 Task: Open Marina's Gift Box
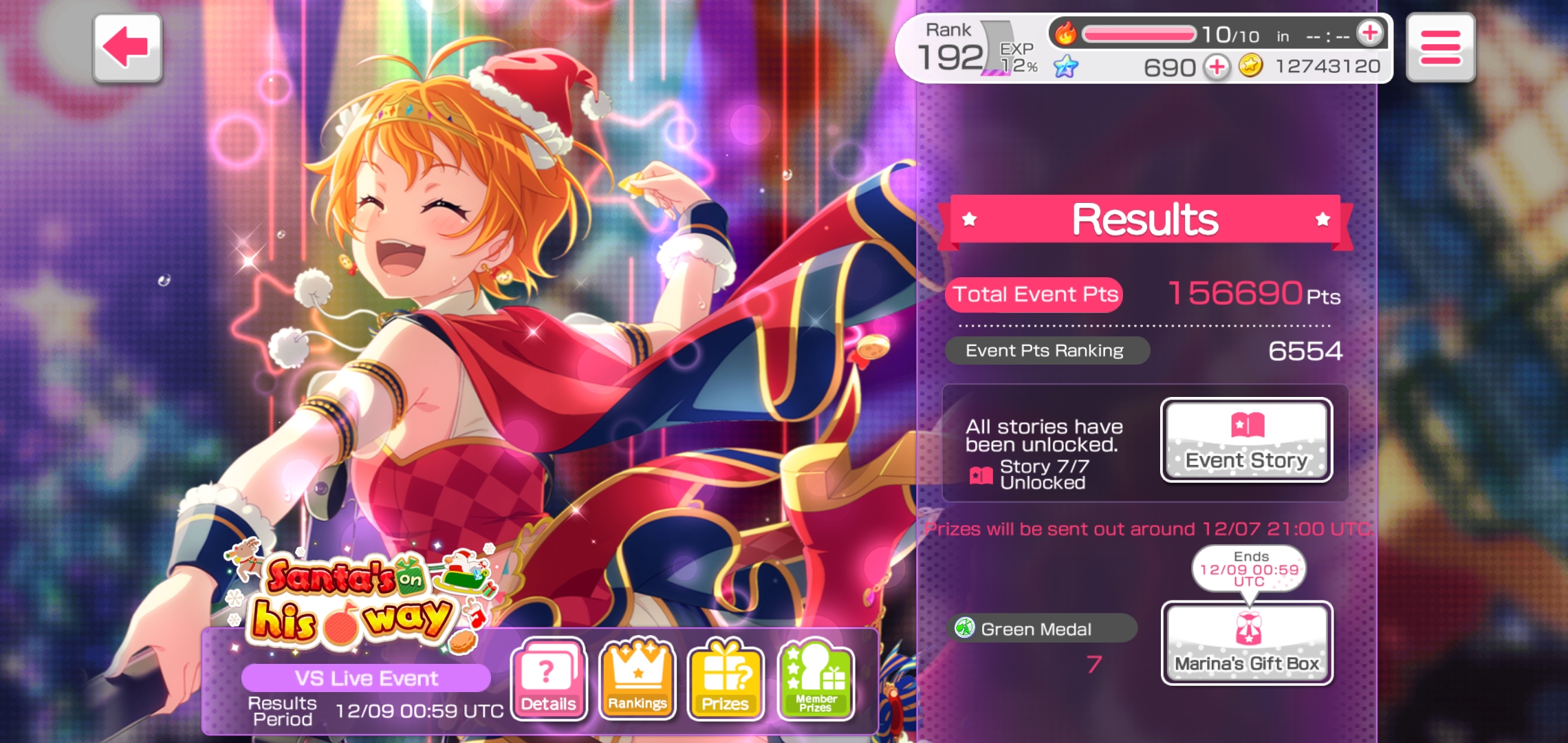(1246, 643)
